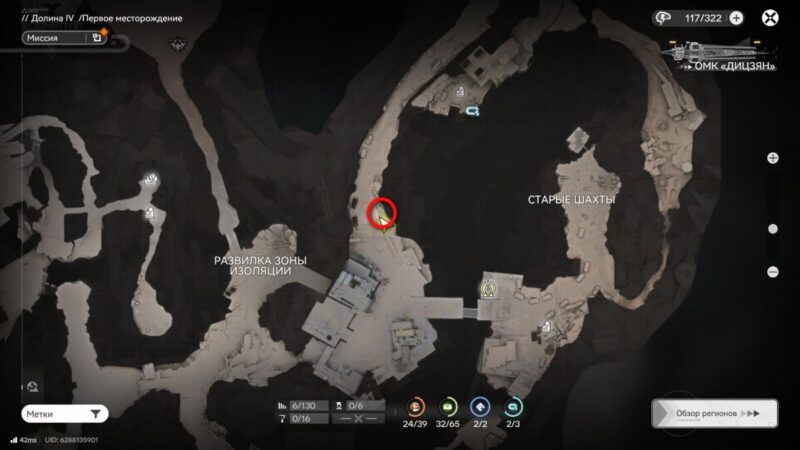
Task: Select the teal counter showing 2/3
Action: pyautogui.click(x=513, y=407)
